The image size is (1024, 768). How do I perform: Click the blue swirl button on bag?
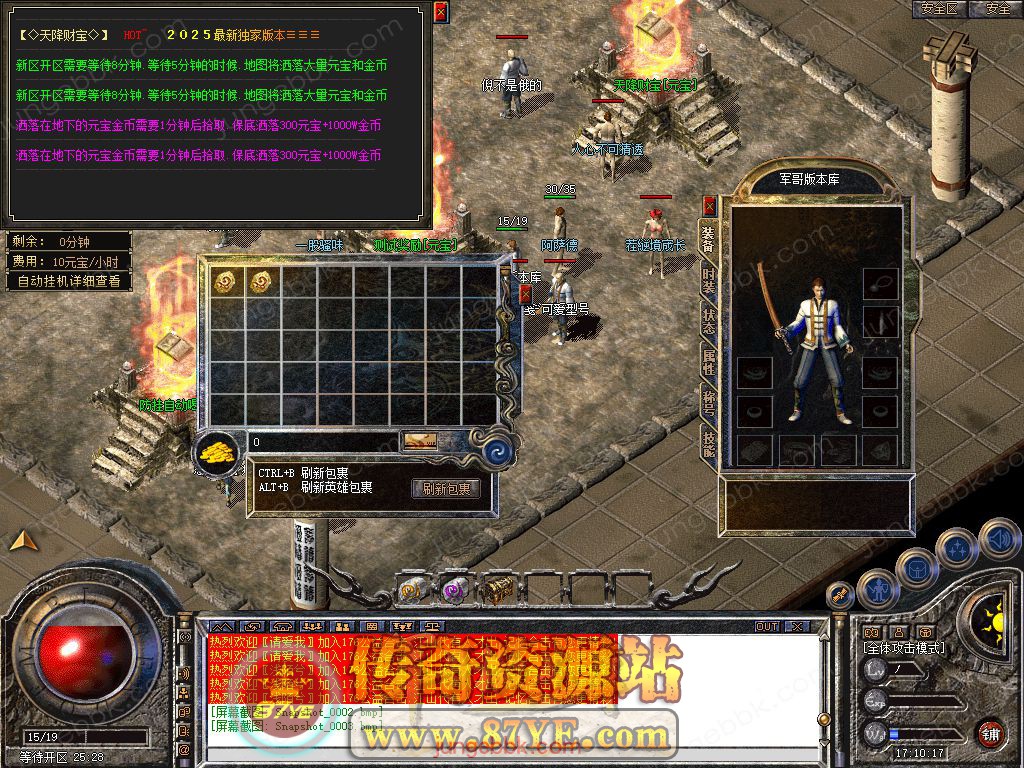[x=497, y=451]
